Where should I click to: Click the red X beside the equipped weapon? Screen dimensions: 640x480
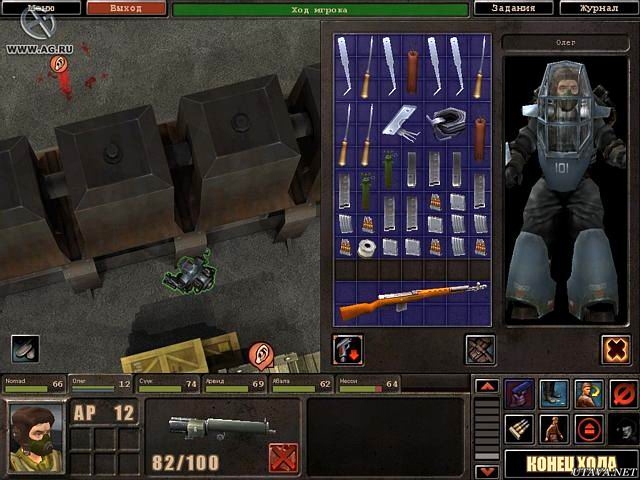tap(283, 458)
